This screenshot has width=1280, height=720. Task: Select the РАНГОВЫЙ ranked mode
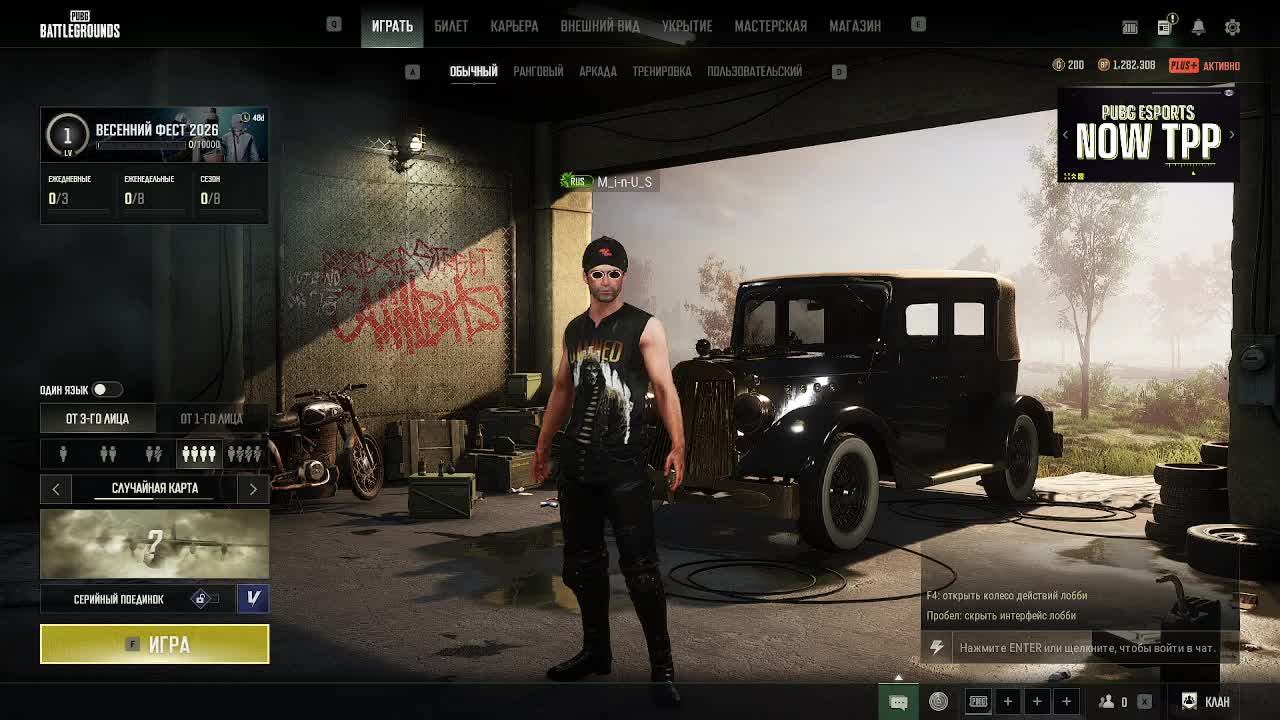[x=538, y=71]
